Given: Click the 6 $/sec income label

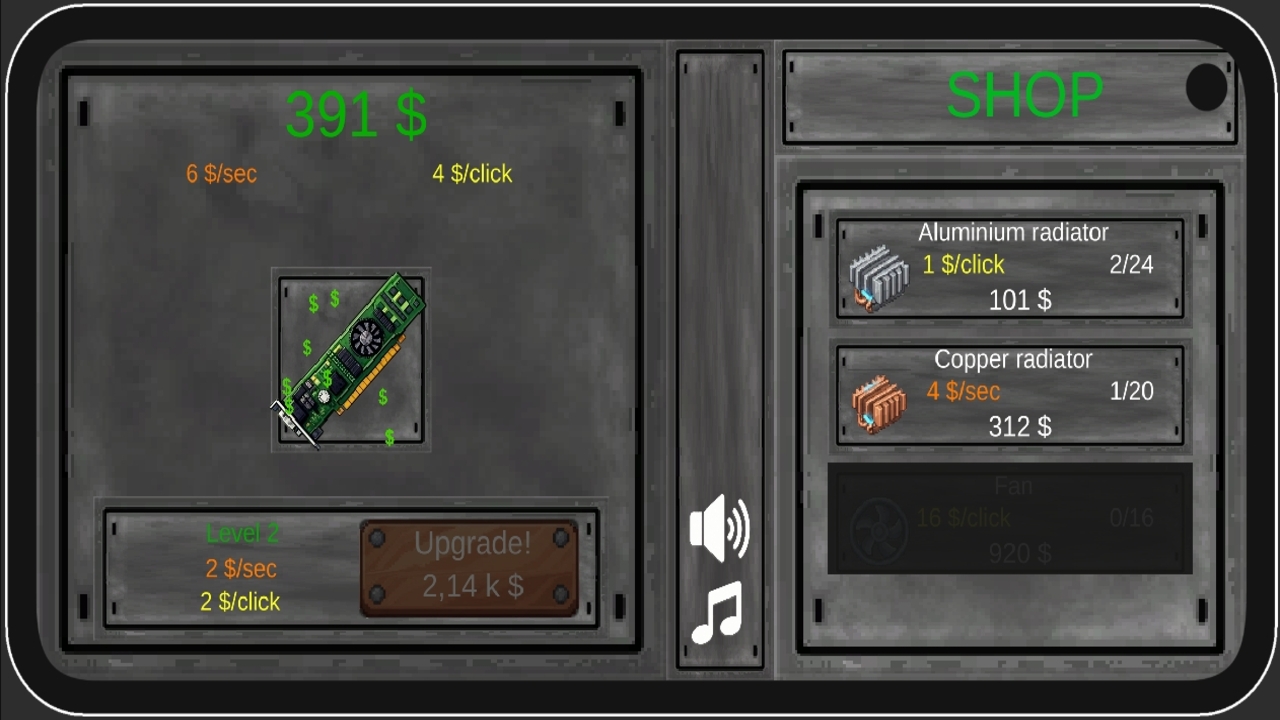Looking at the screenshot, I should [x=221, y=174].
